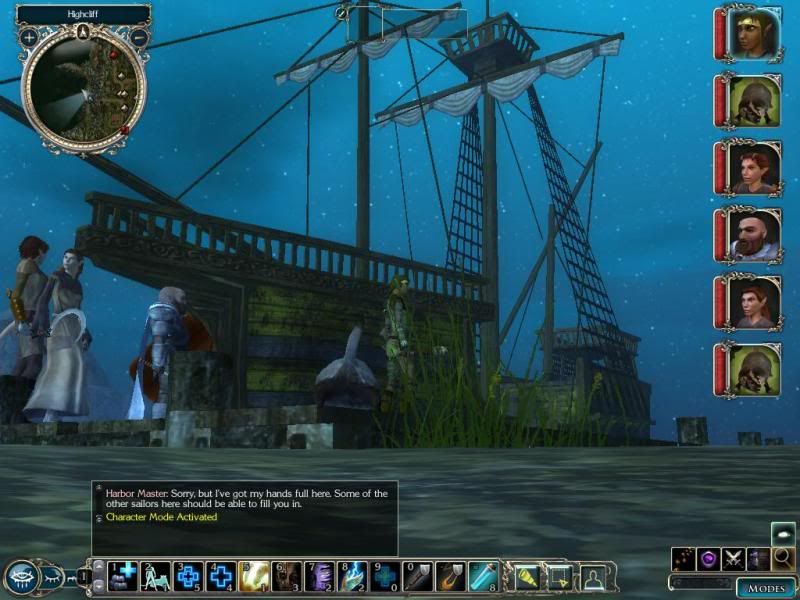The height and width of the screenshot is (600, 800).
Task: Activate the crossed swords mode icon
Action: tap(733, 560)
